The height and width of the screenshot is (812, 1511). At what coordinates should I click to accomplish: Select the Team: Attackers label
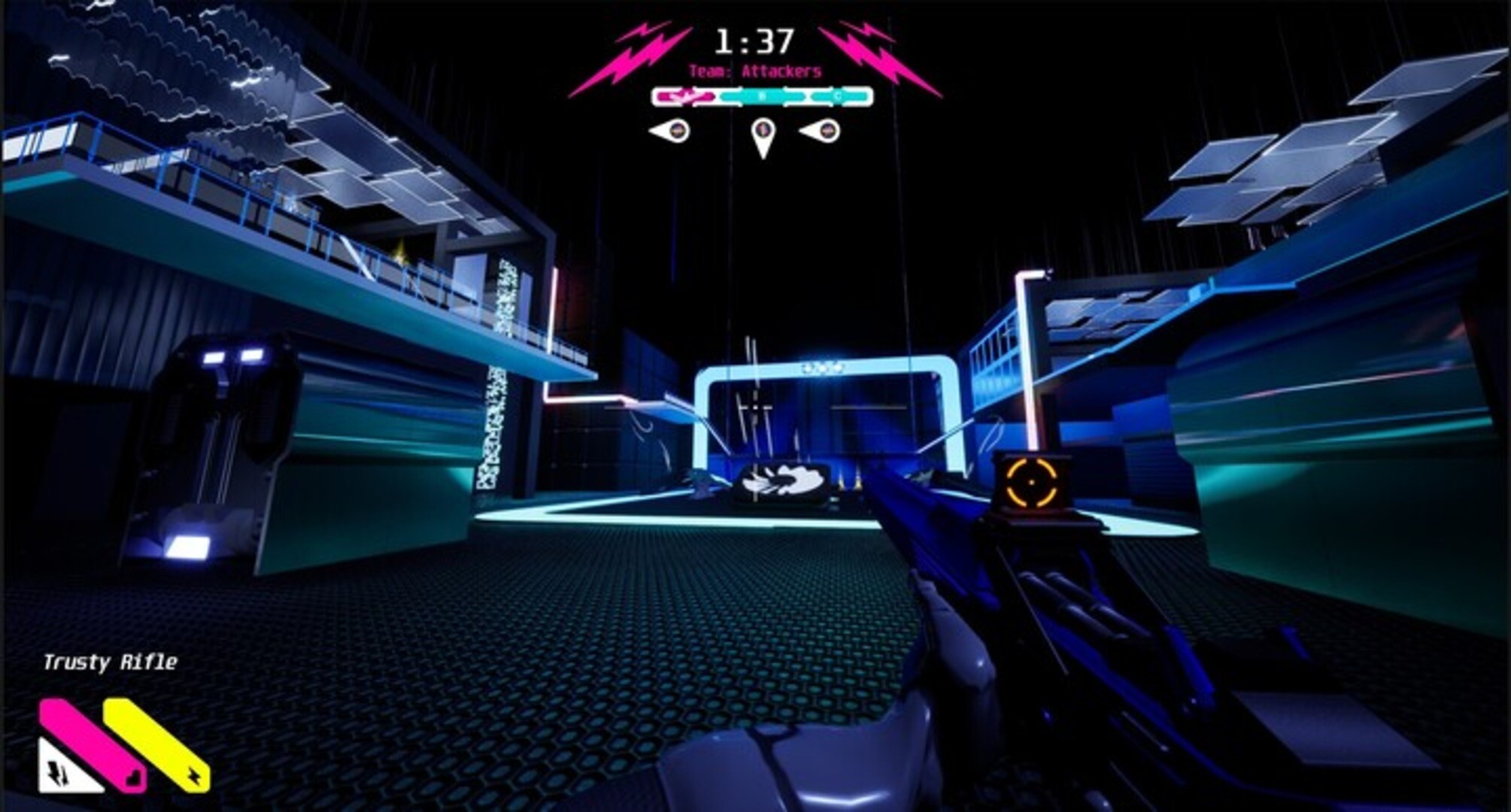tap(755, 72)
